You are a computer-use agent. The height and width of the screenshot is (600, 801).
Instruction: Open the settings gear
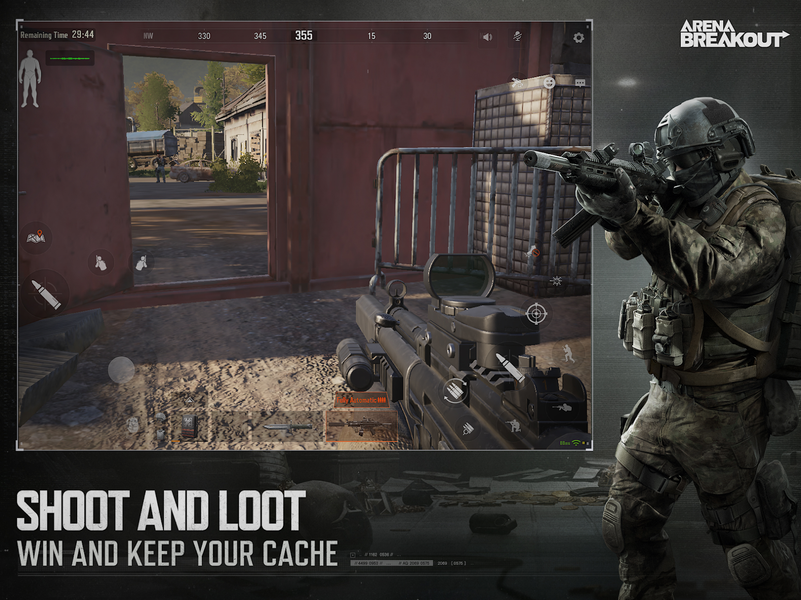coord(578,37)
